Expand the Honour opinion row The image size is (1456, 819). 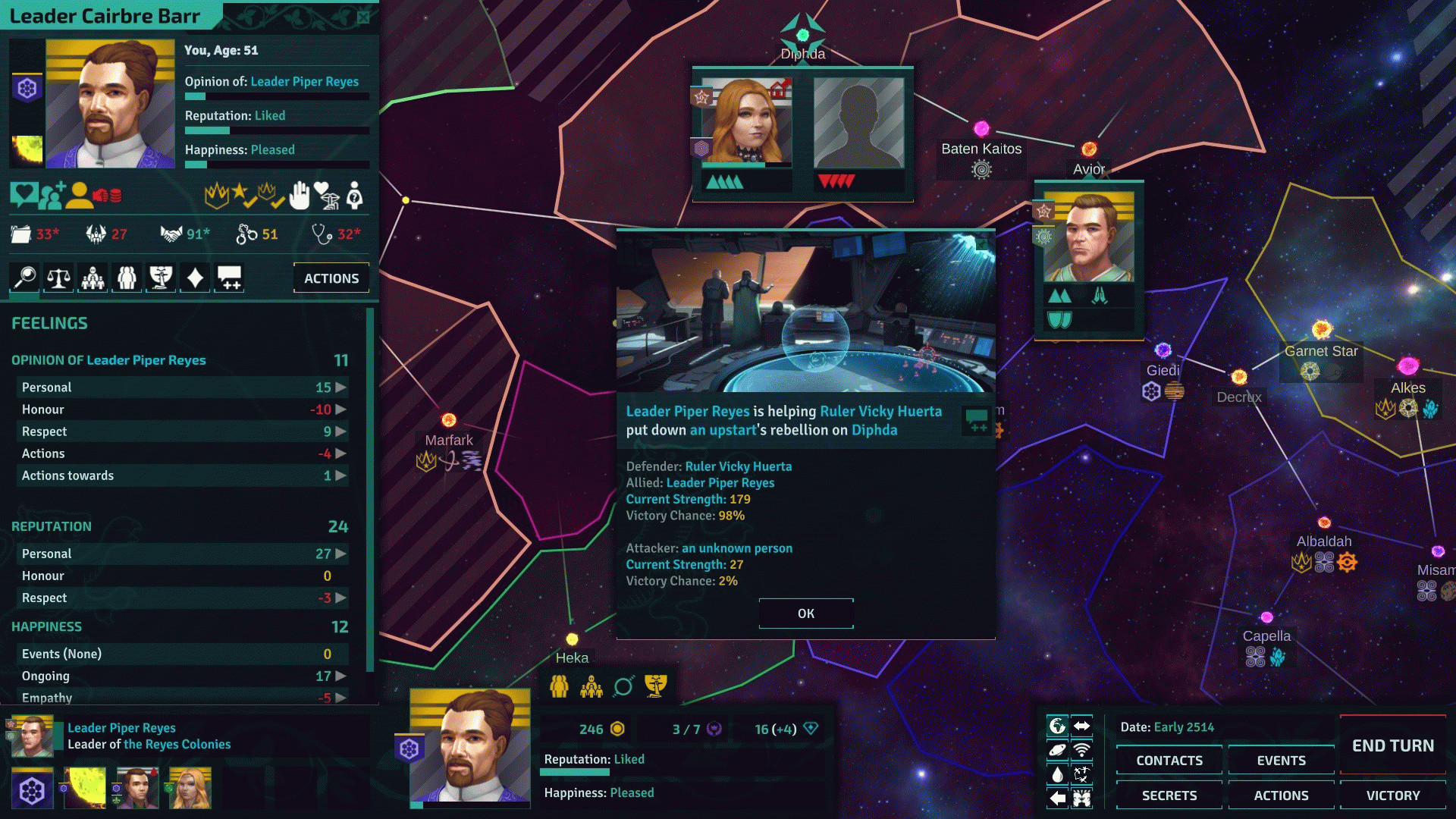340,409
